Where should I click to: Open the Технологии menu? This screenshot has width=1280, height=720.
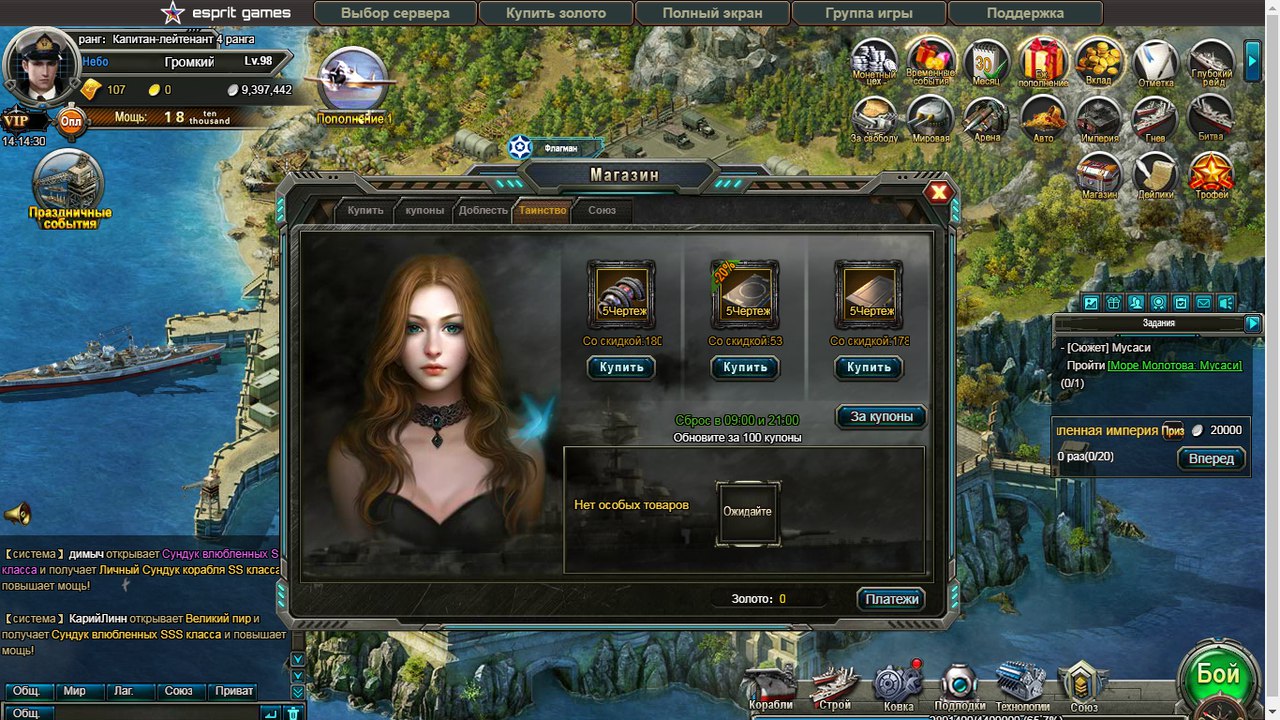tap(1022, 686)
